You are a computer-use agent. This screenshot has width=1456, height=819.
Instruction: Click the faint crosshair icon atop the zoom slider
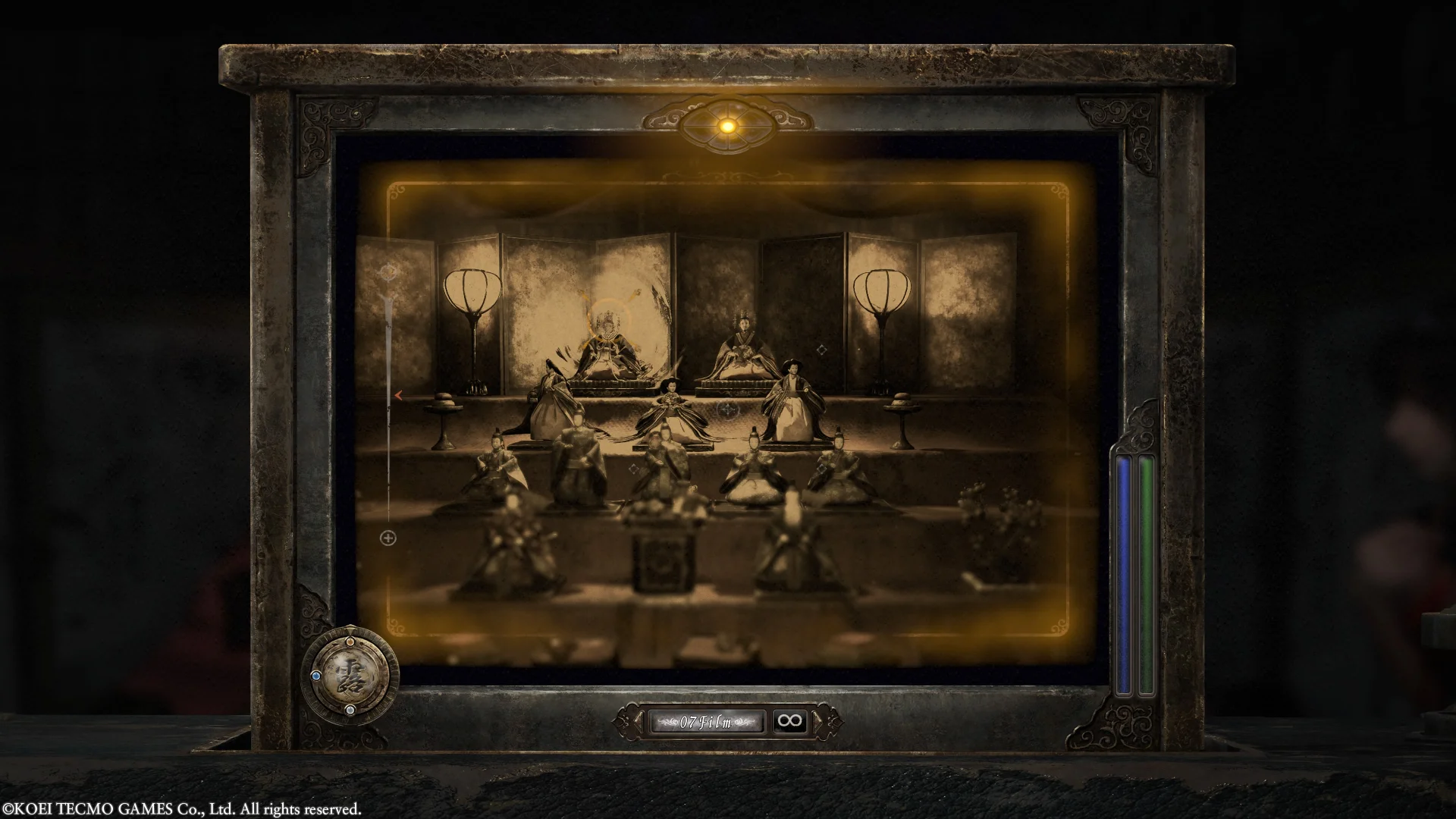(x=389, y=271)
